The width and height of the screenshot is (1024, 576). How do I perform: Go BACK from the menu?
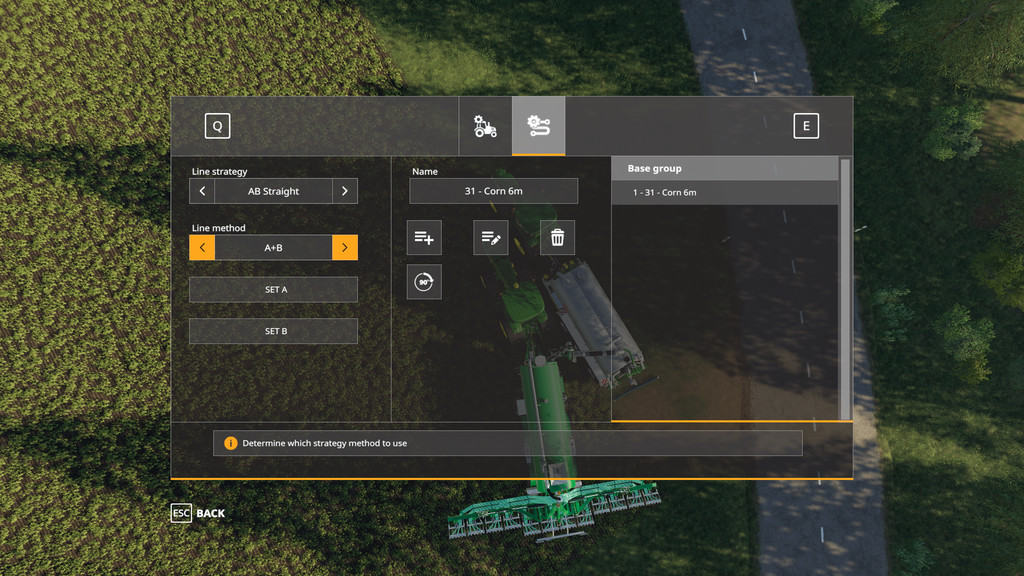pos(198,513)
